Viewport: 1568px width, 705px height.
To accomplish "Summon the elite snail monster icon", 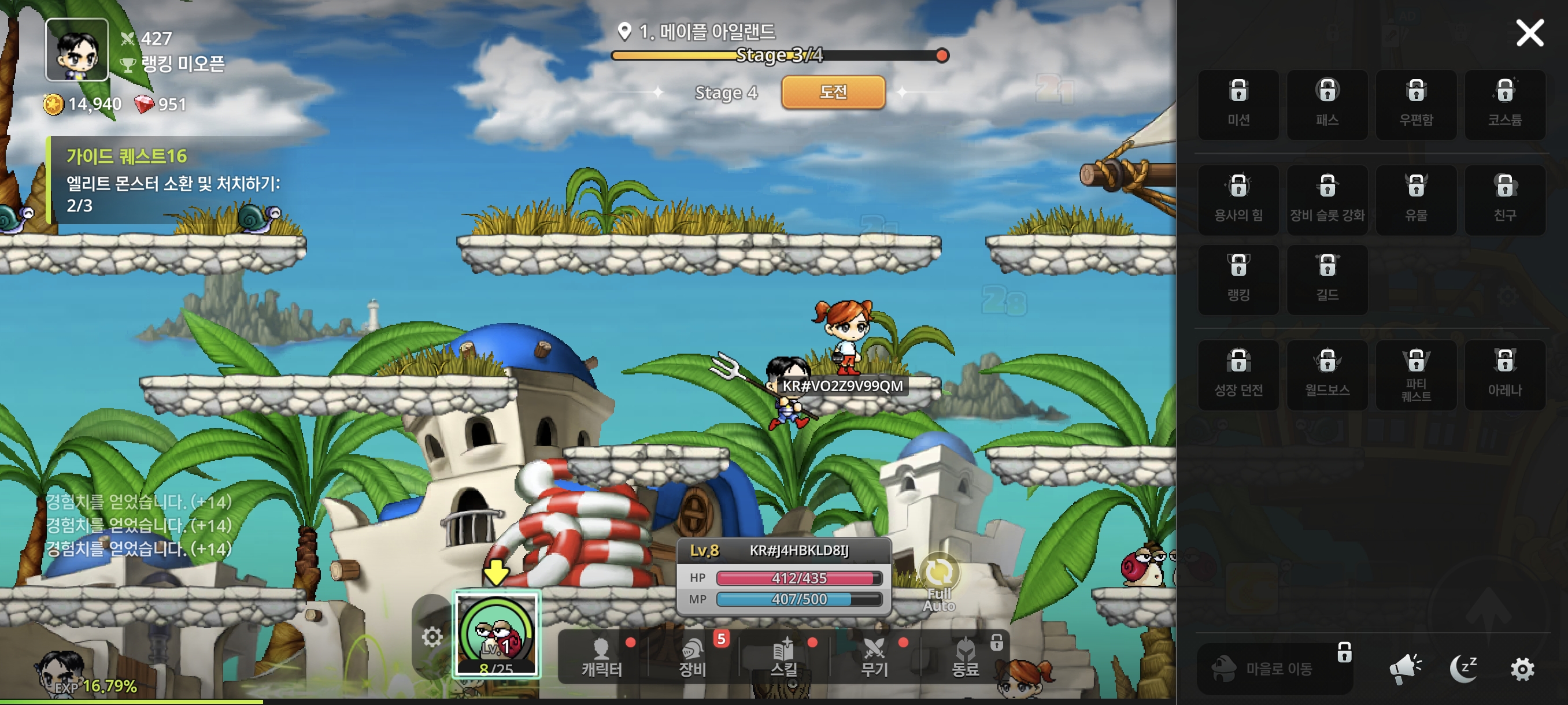I will coord(497,634).
